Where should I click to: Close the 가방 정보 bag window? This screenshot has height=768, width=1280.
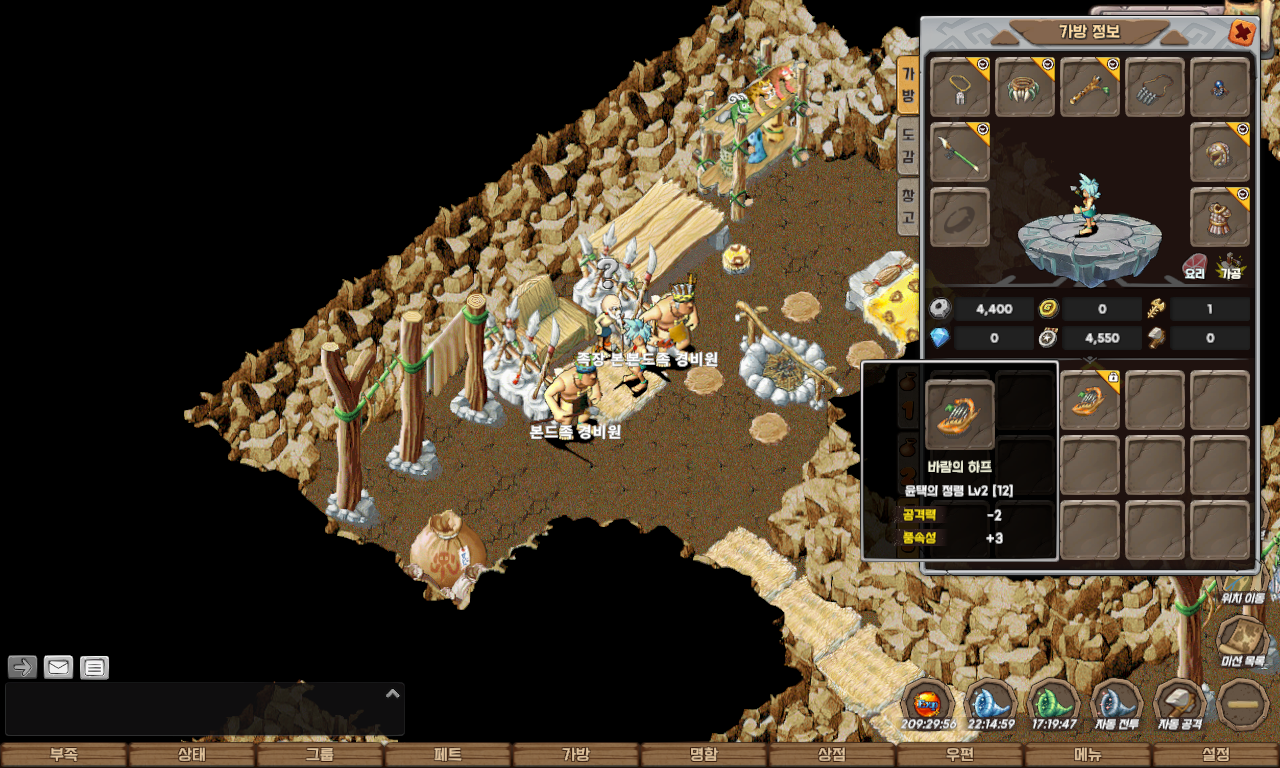point(1241,33)
